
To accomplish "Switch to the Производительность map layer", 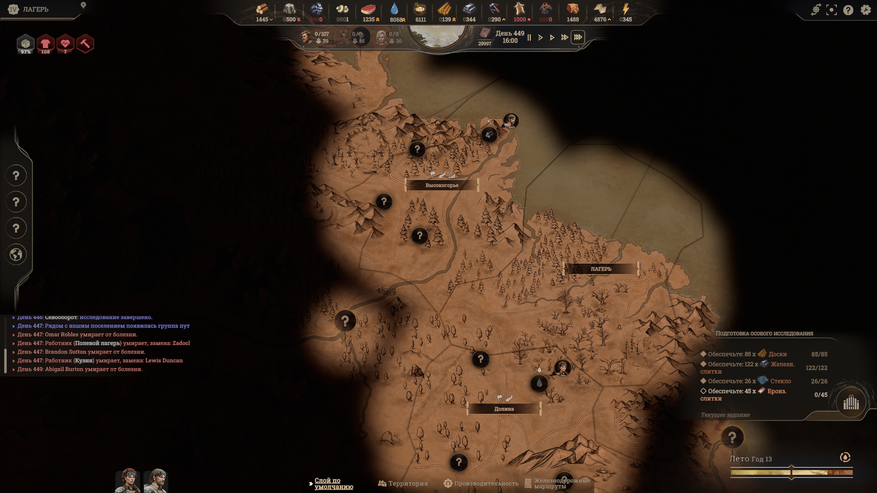I will click(x=481, y=484).
